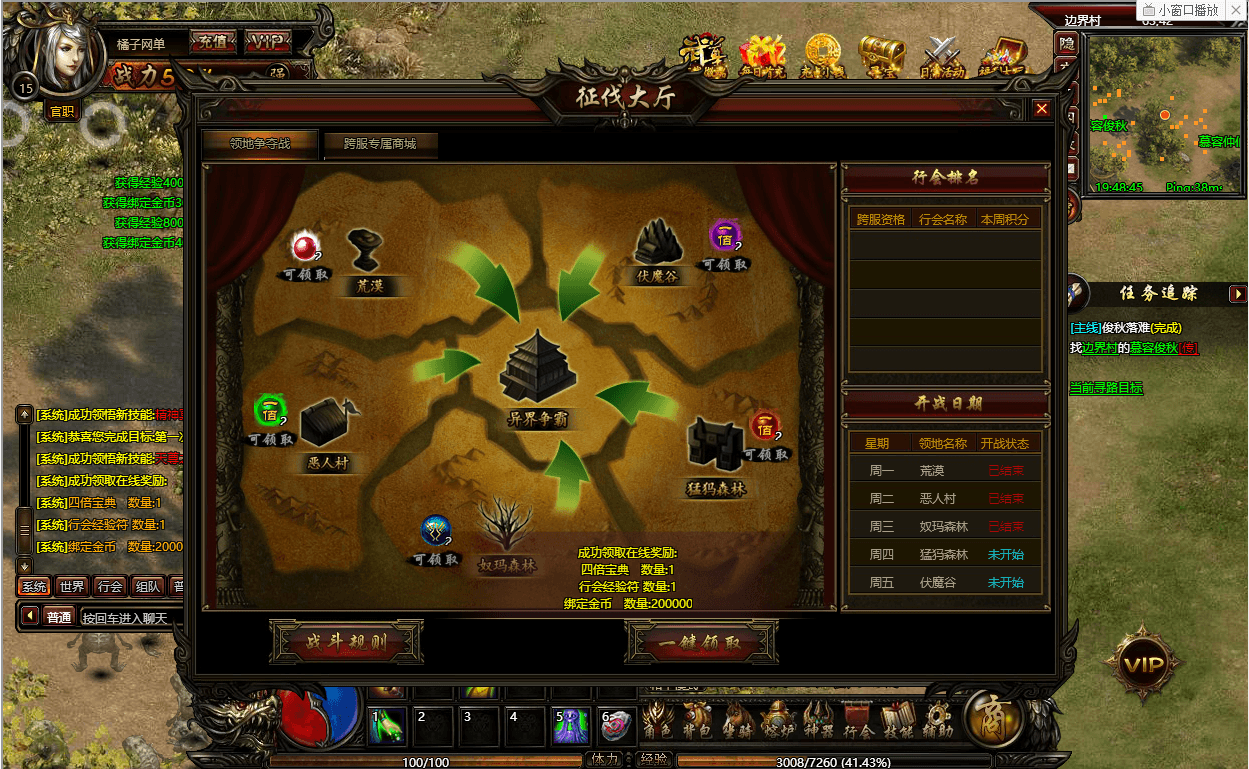Open the round 商 shop button

click(992, 719)
